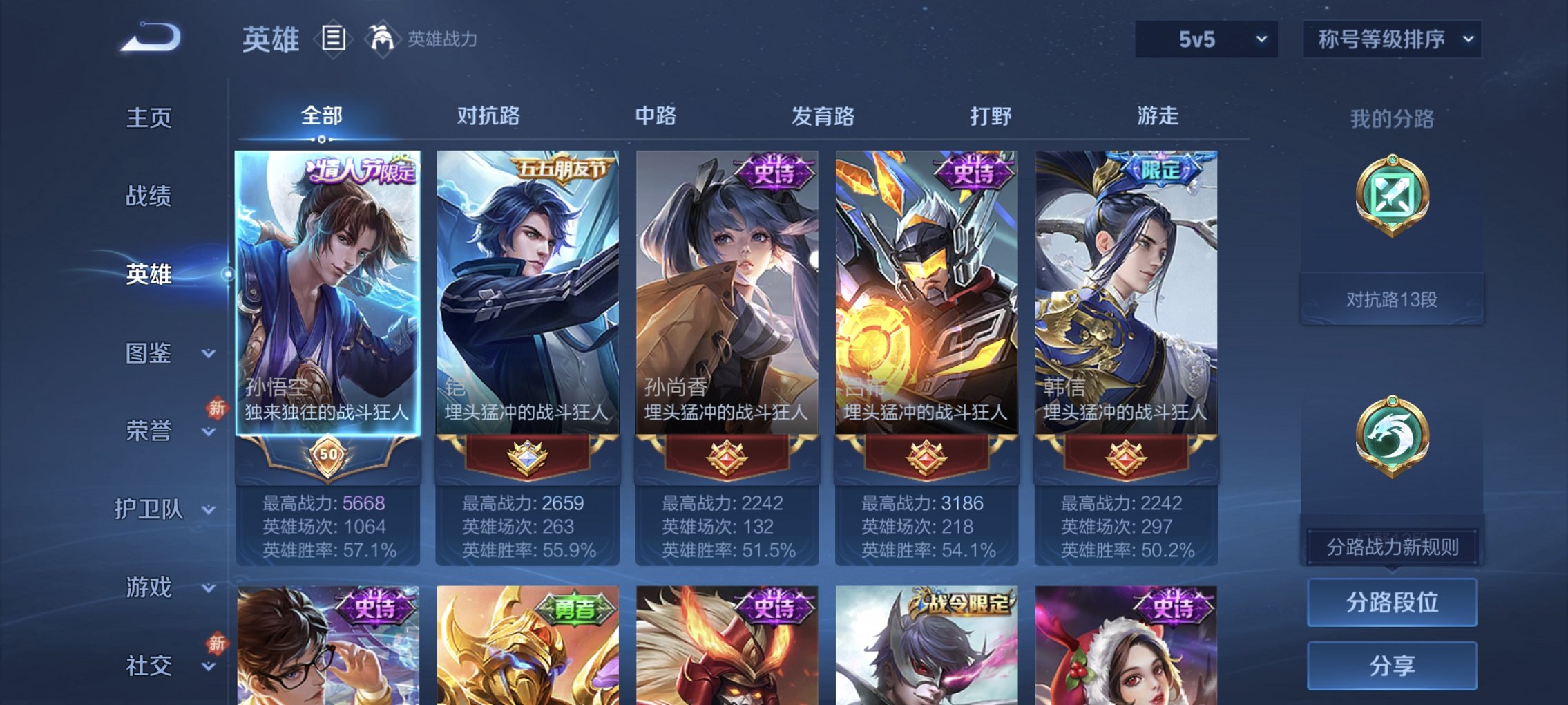
Task: Click the hero list icon beside 英雄 title
Action: (x=333, y=38)
